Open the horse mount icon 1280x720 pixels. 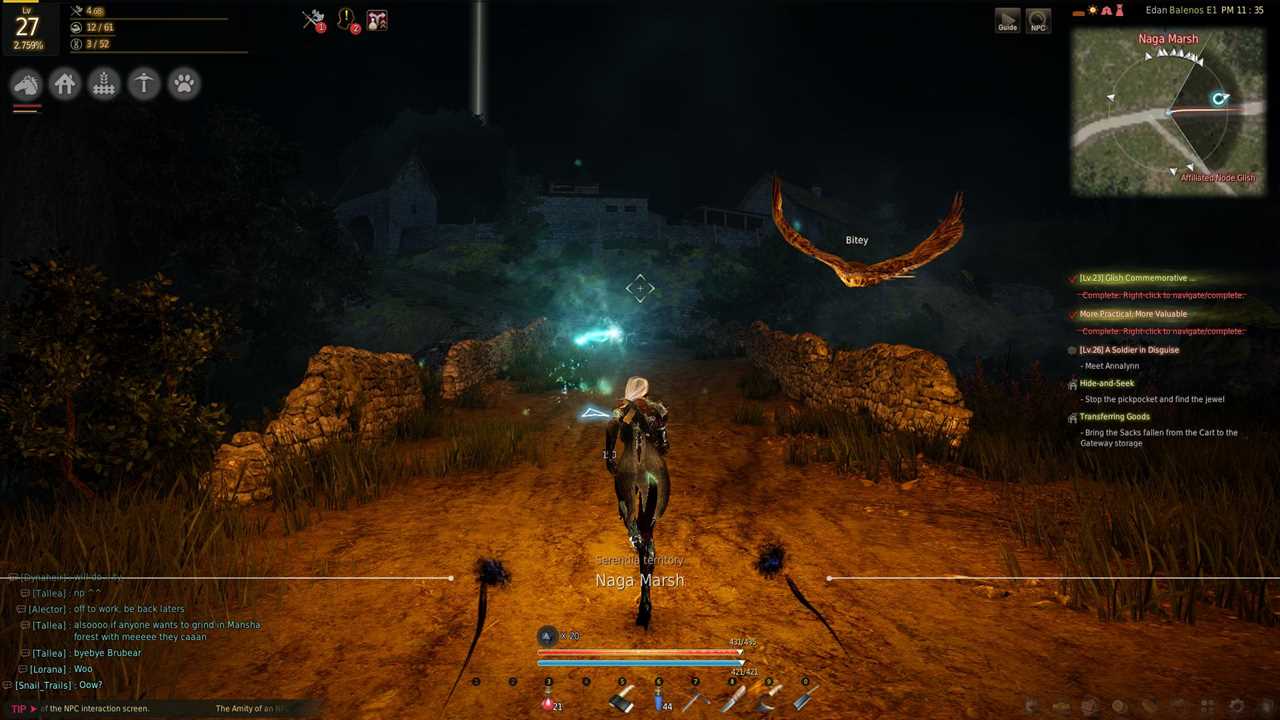(x=26, y=85)
